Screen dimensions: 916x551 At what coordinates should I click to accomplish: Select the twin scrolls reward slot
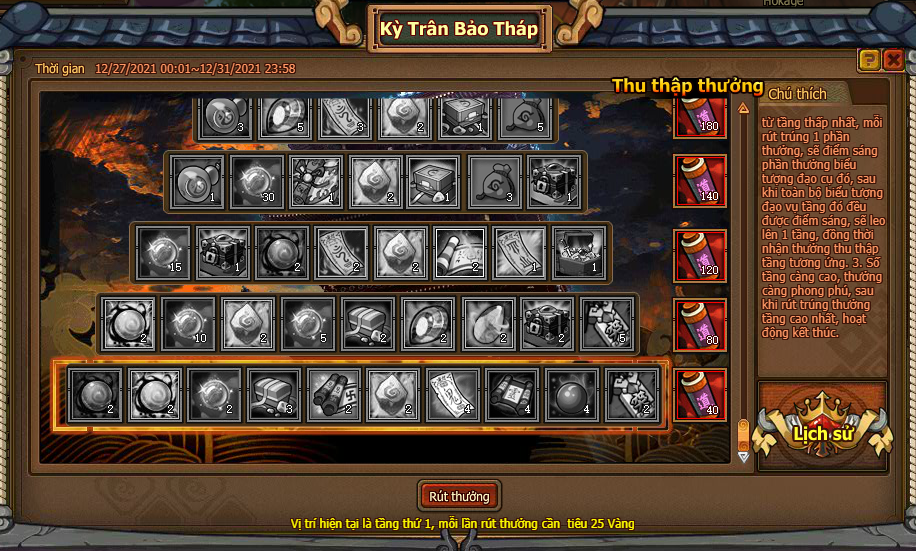[x=332, y=394]
